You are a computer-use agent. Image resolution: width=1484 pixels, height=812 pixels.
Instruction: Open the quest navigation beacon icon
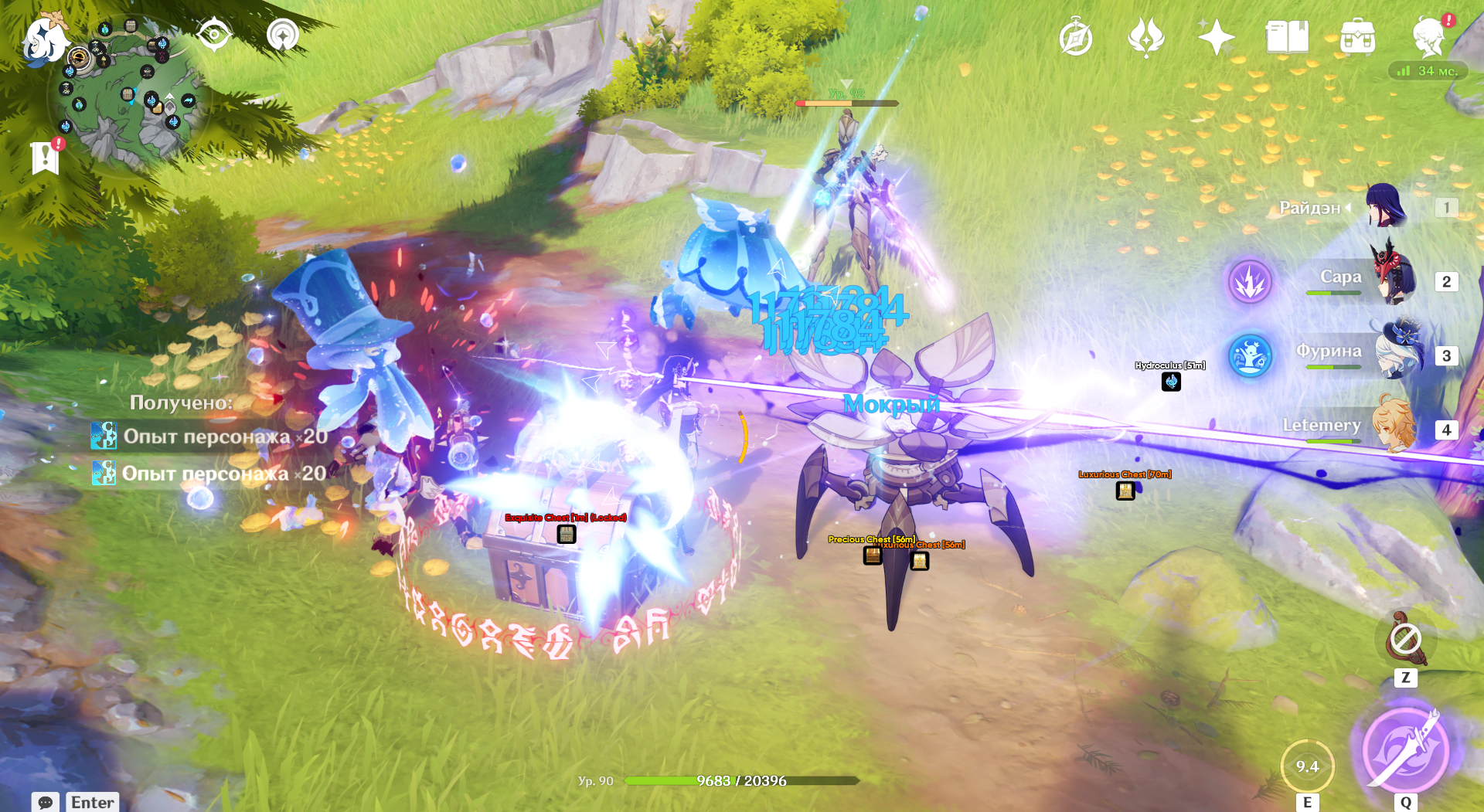pos(283,36)
